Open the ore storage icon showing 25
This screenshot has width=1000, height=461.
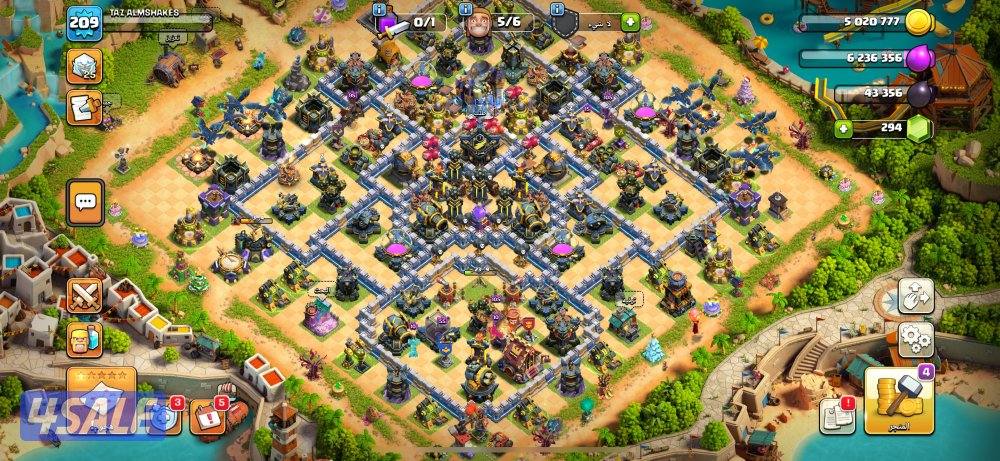coord(84,67)
